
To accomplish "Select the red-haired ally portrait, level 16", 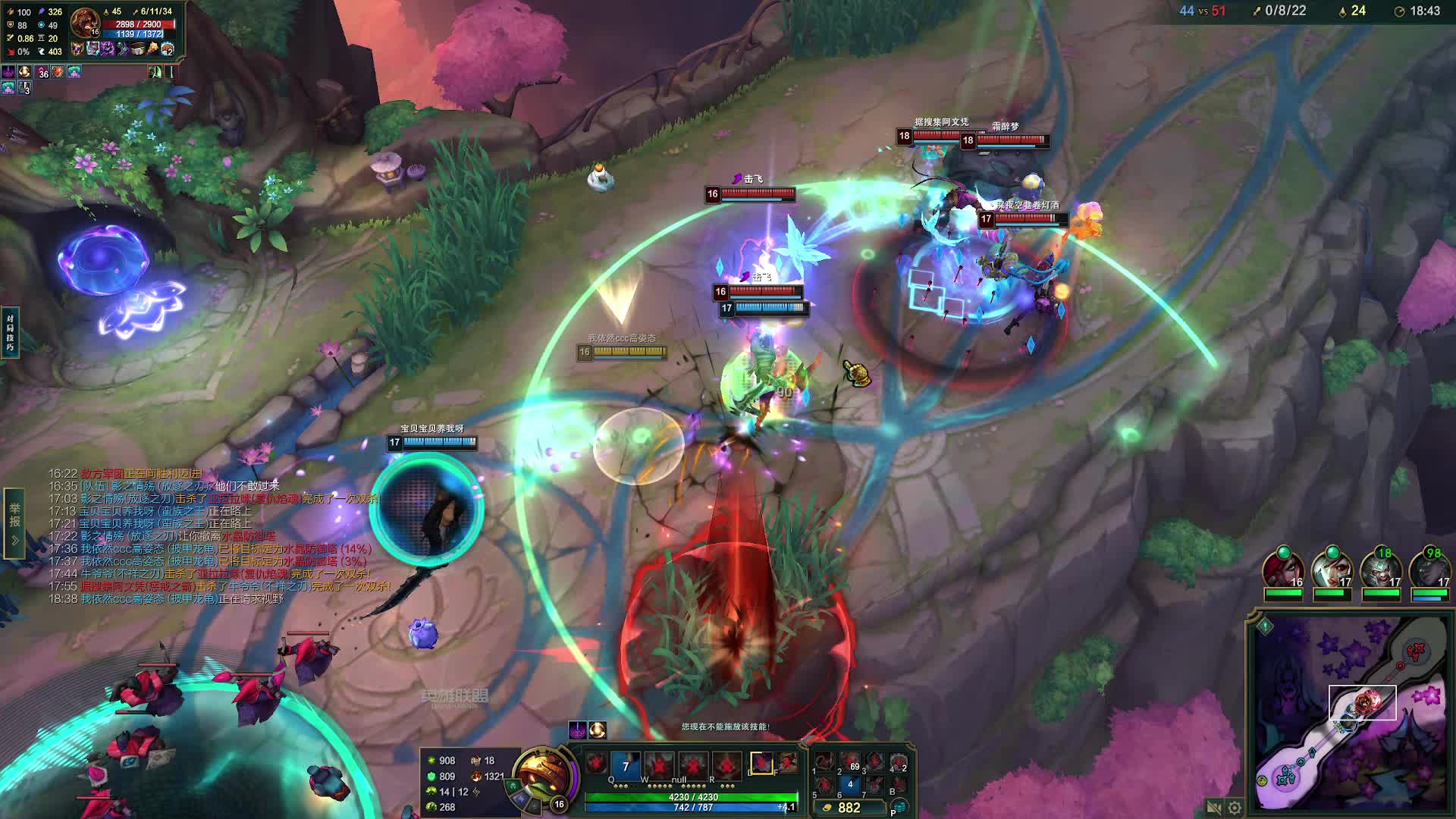I will tap(1283, 570).
